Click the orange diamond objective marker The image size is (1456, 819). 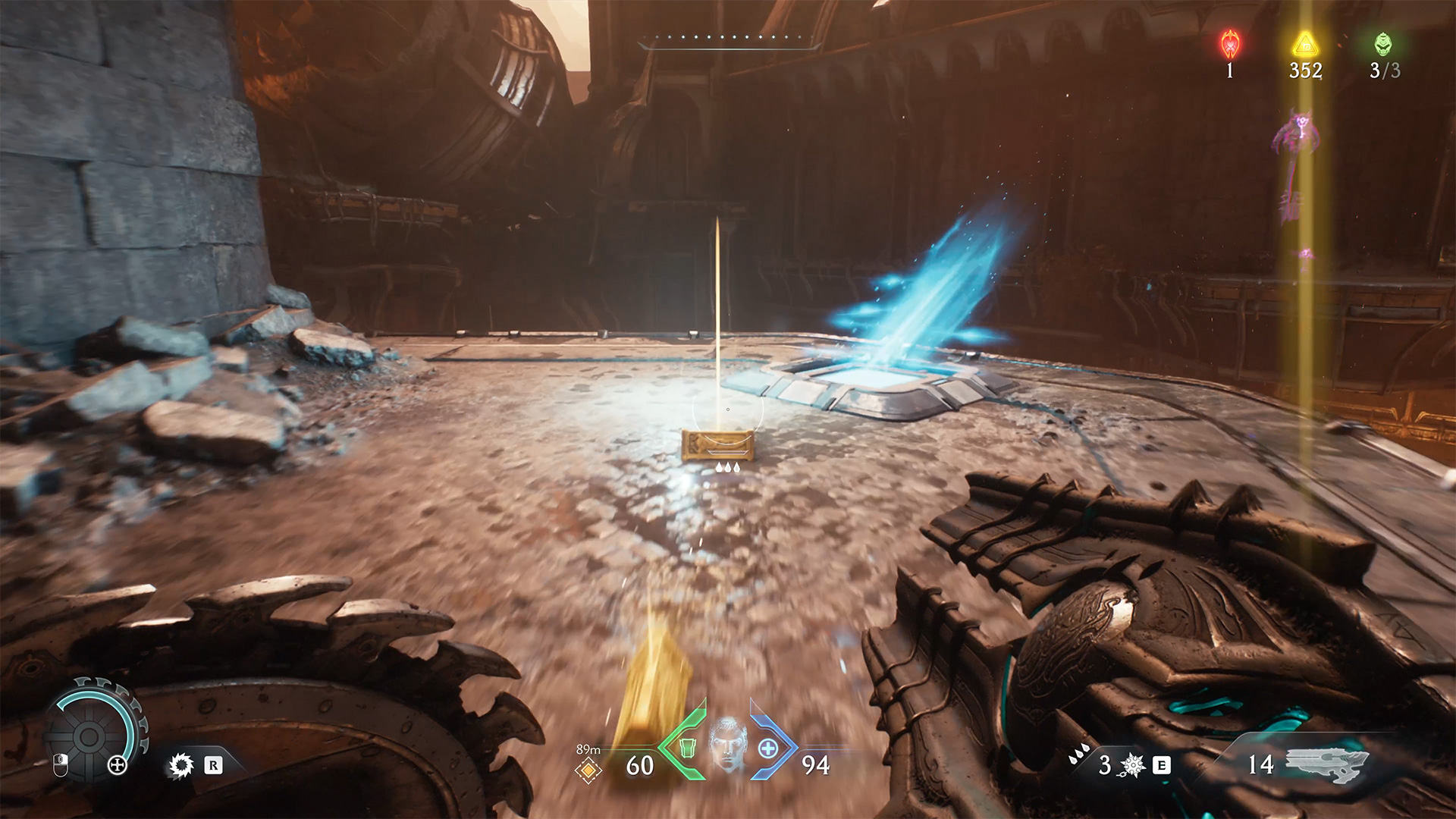click(x=588, y=770)
